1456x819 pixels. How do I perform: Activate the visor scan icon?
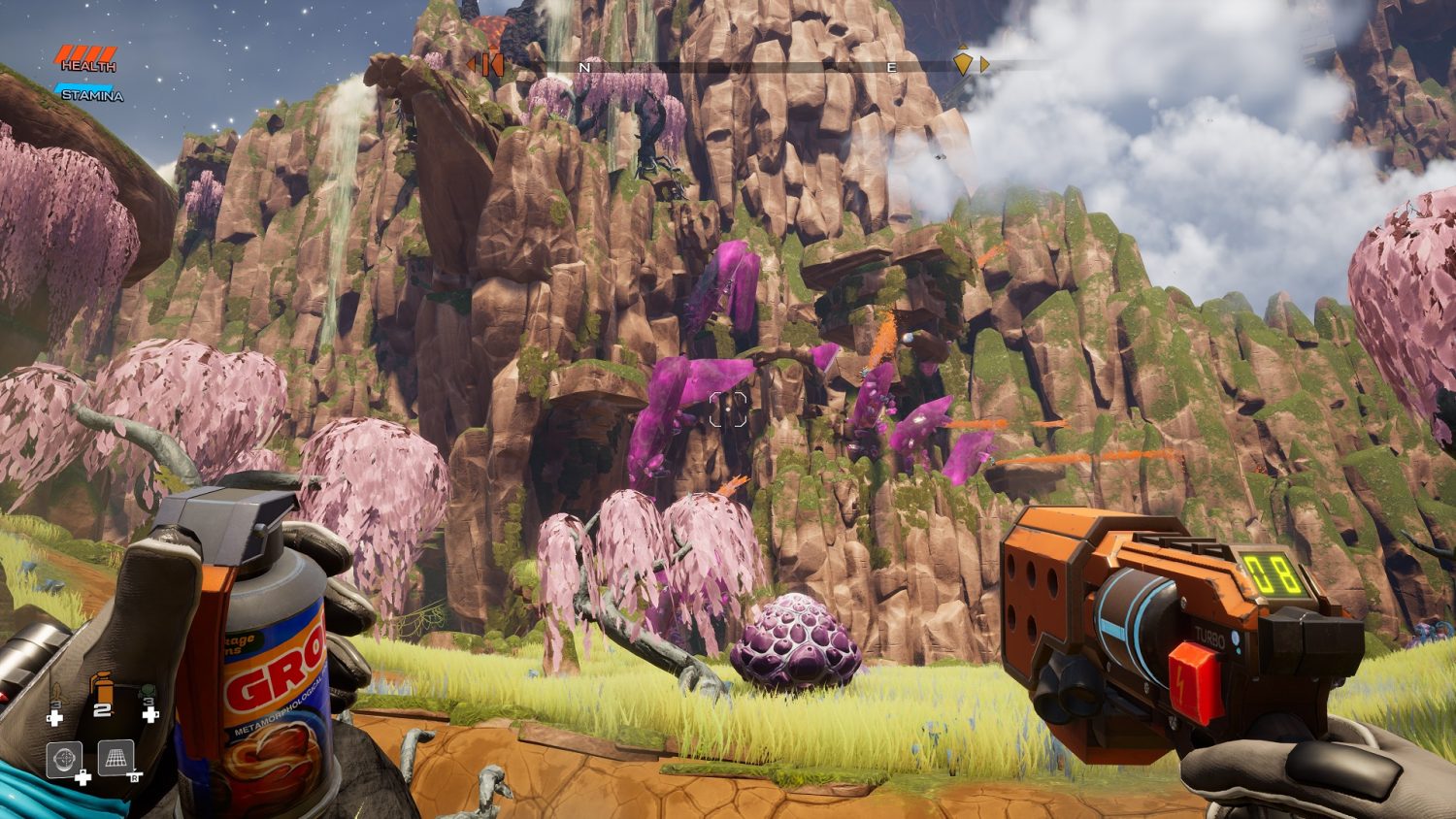click(64, 759)
